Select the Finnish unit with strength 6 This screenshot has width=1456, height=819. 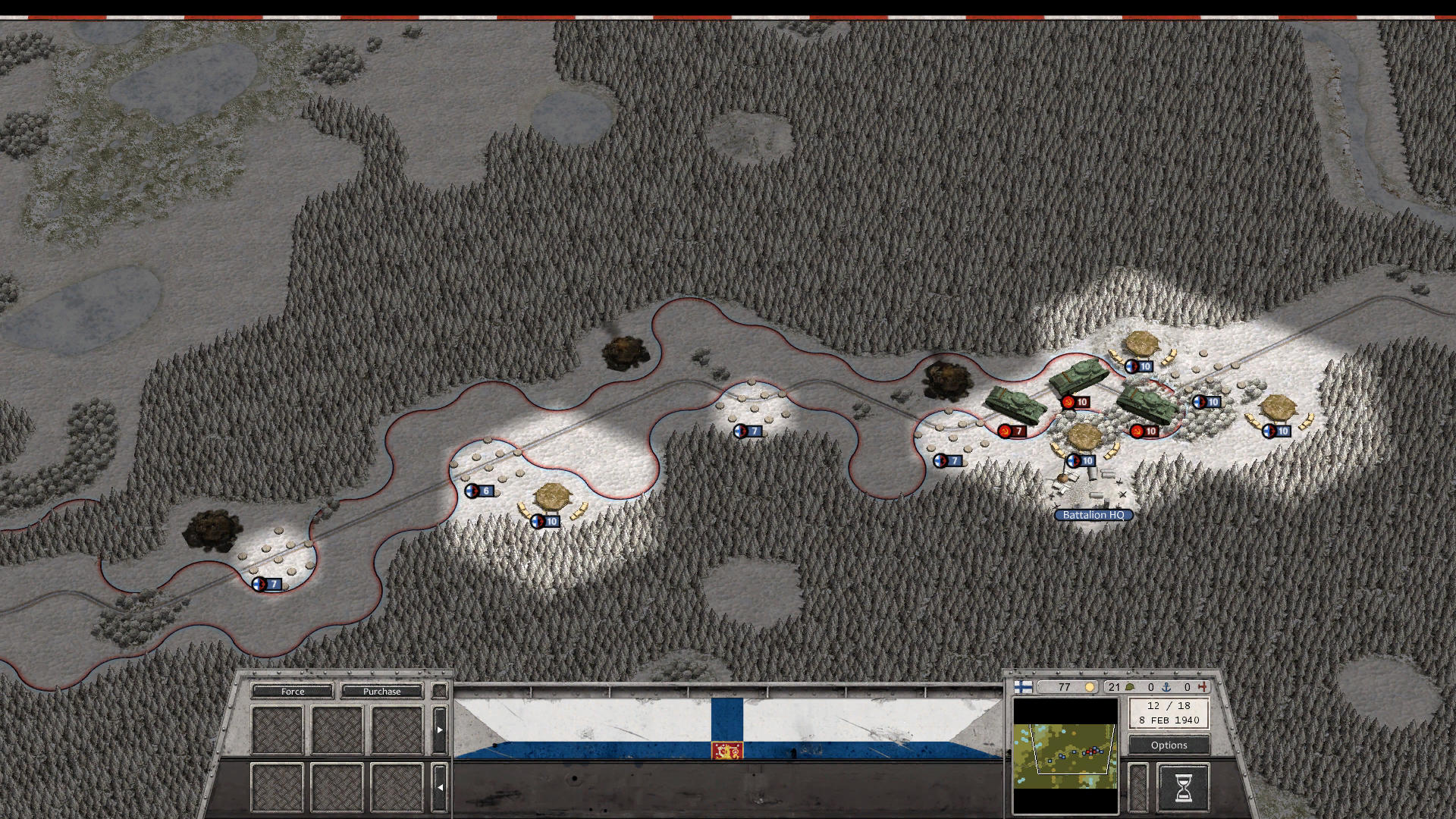[x=481, y=490]
